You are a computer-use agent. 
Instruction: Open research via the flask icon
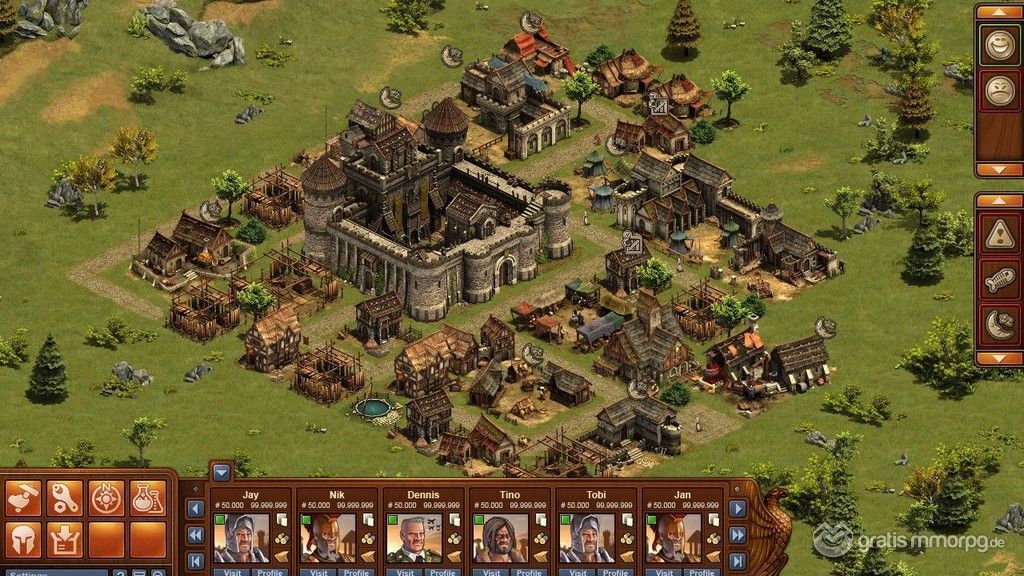(x=147, y=497)
